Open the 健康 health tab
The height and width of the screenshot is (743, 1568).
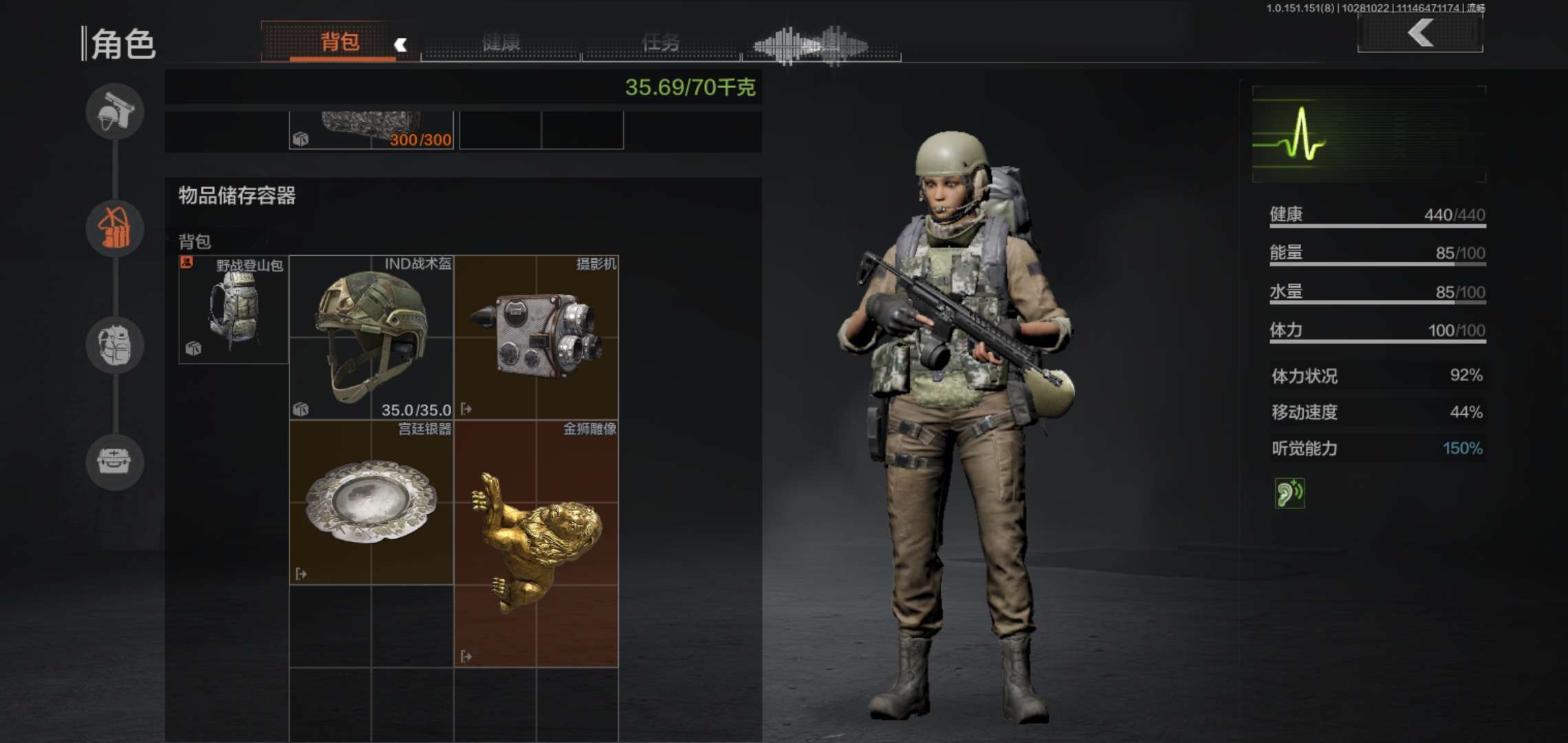click(x=501, y=43)
